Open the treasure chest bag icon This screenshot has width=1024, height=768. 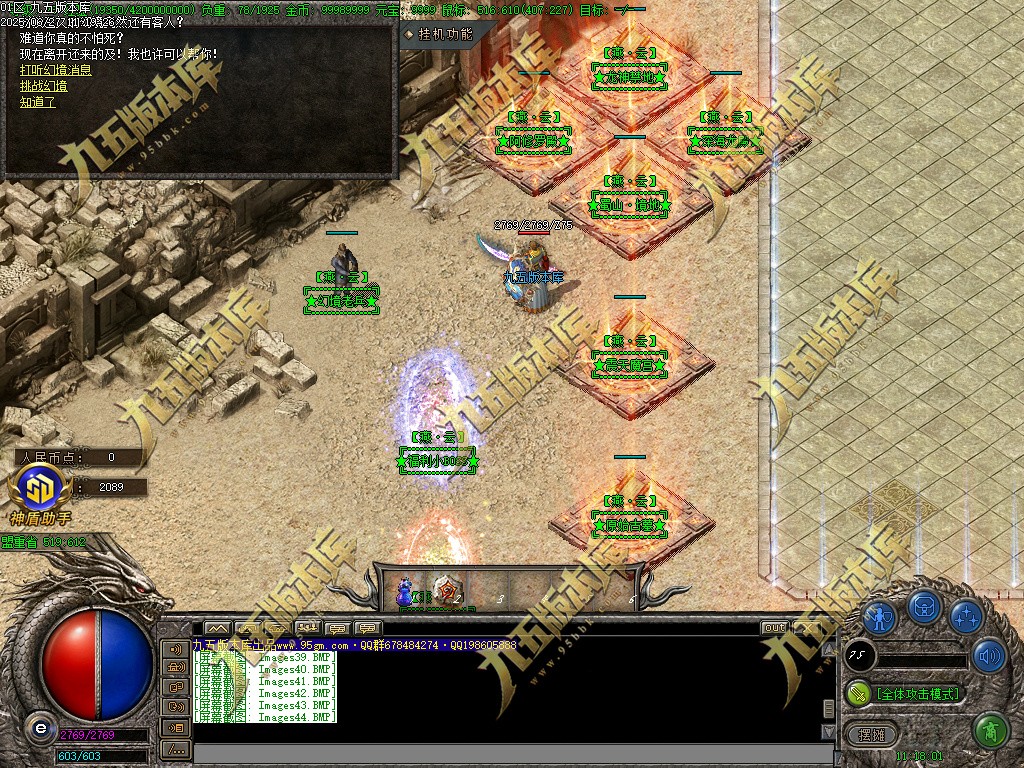[x=924, y=606]
